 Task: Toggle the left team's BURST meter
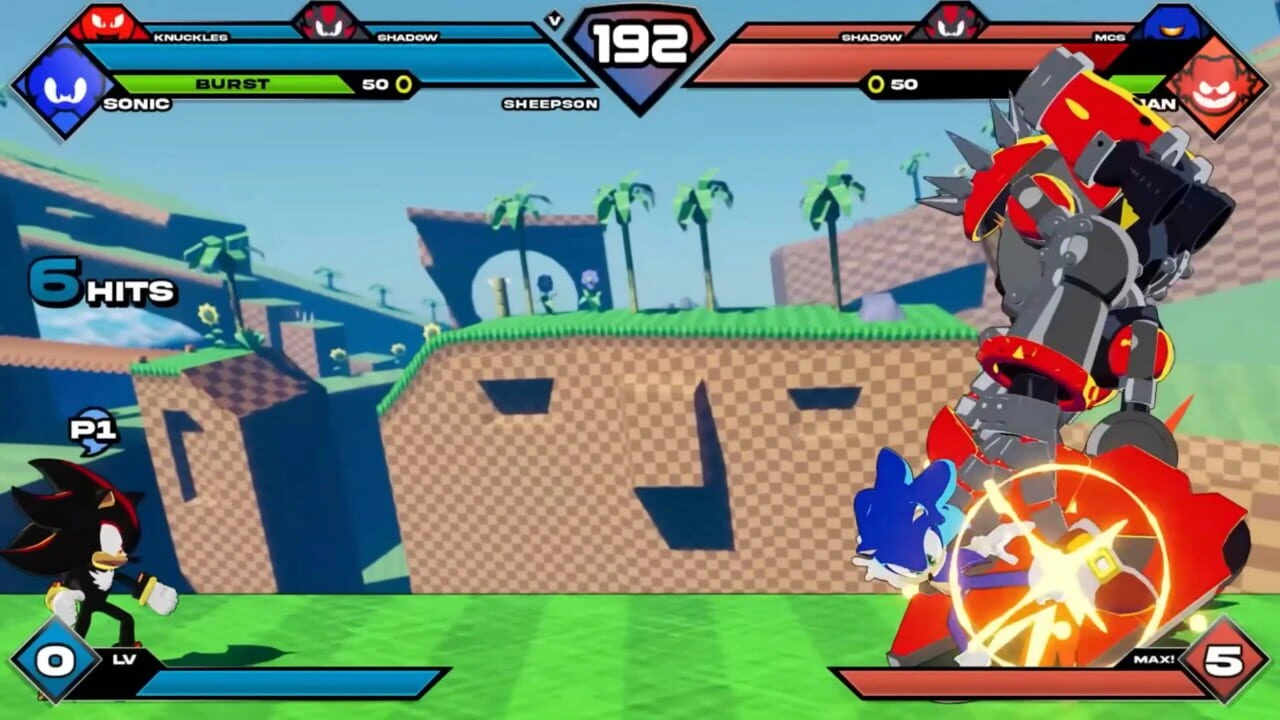[x=240, y=84]
